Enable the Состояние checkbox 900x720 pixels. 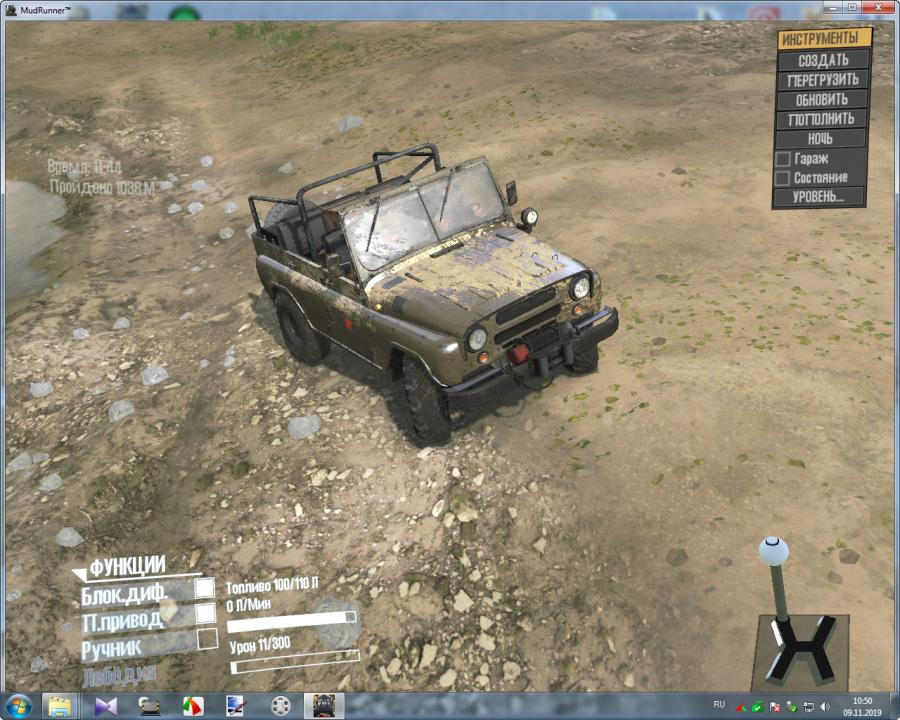(783, 178)
